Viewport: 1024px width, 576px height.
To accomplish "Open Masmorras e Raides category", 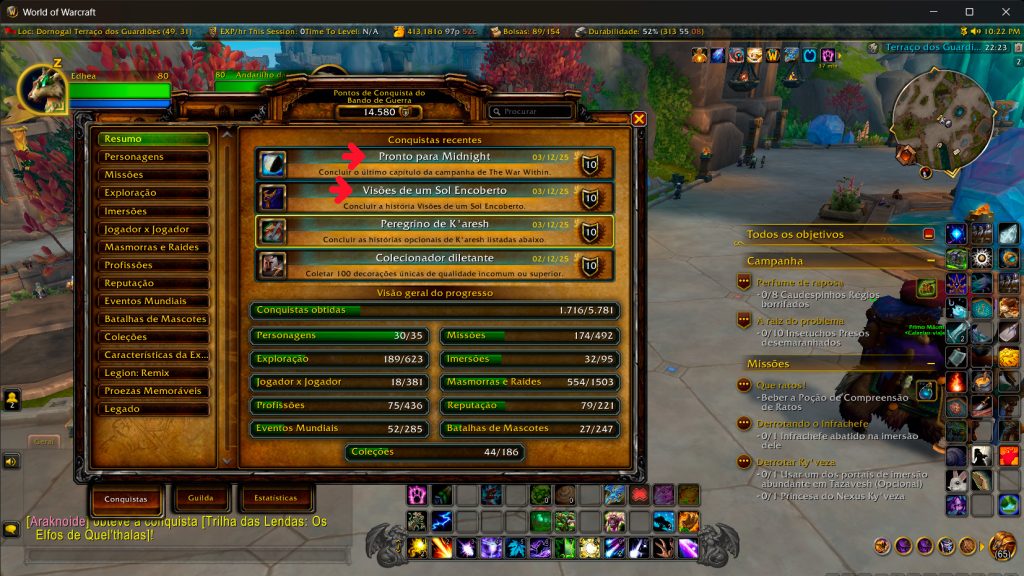I will 153,247.
